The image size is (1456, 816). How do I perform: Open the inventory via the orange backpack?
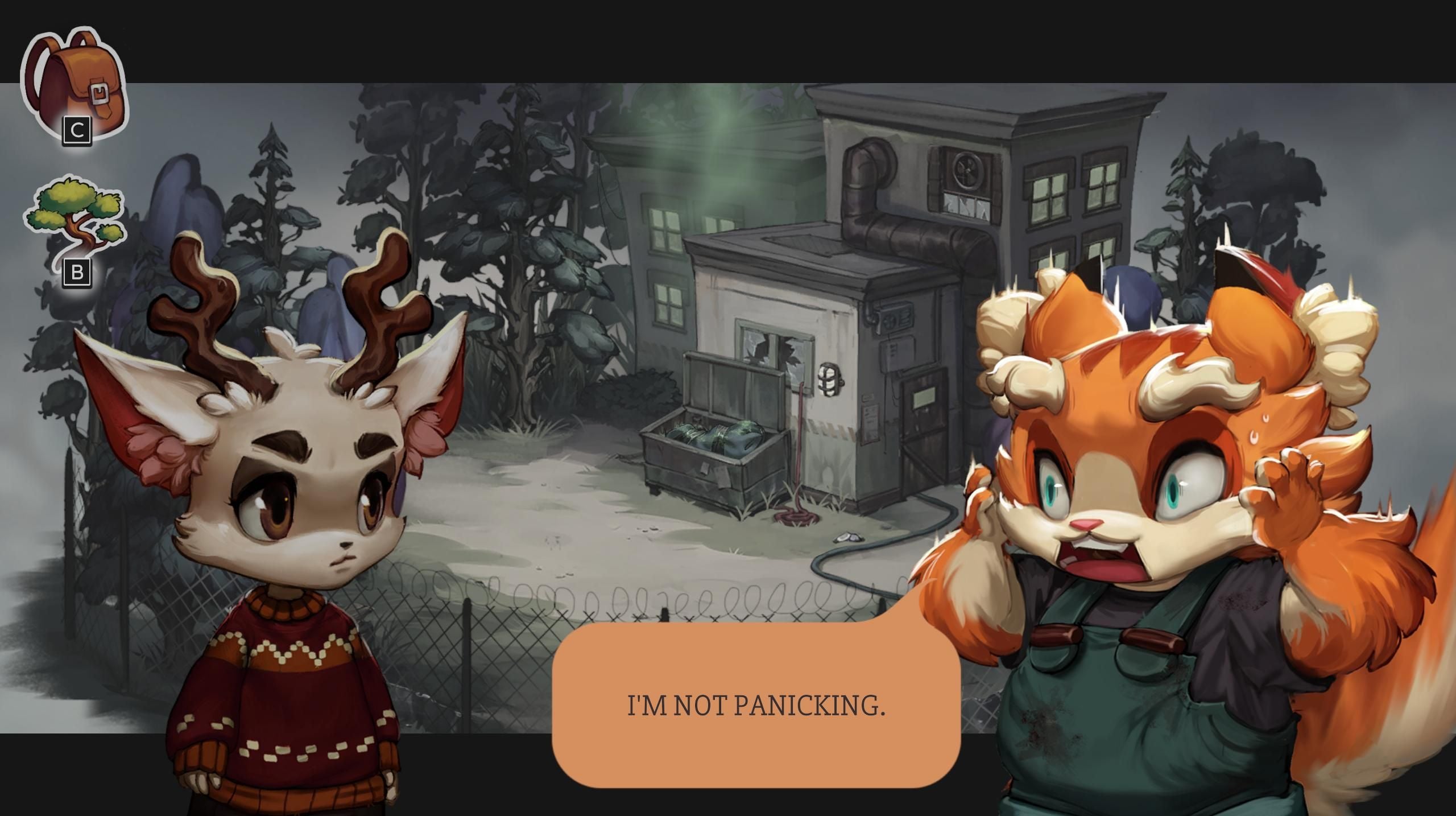(x=74, y=74)
